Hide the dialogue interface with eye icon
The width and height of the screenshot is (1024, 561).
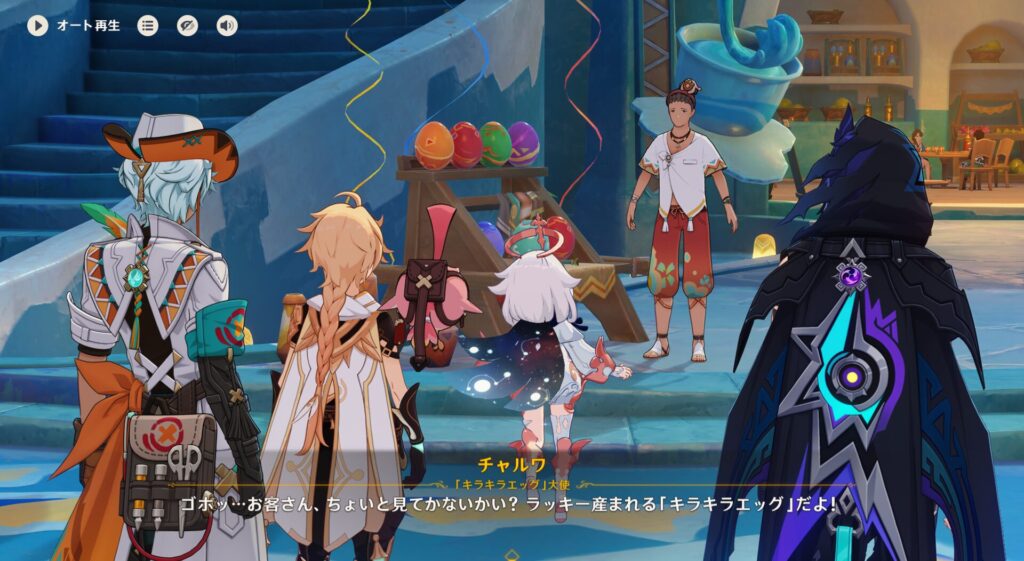[x=187, y=25]
